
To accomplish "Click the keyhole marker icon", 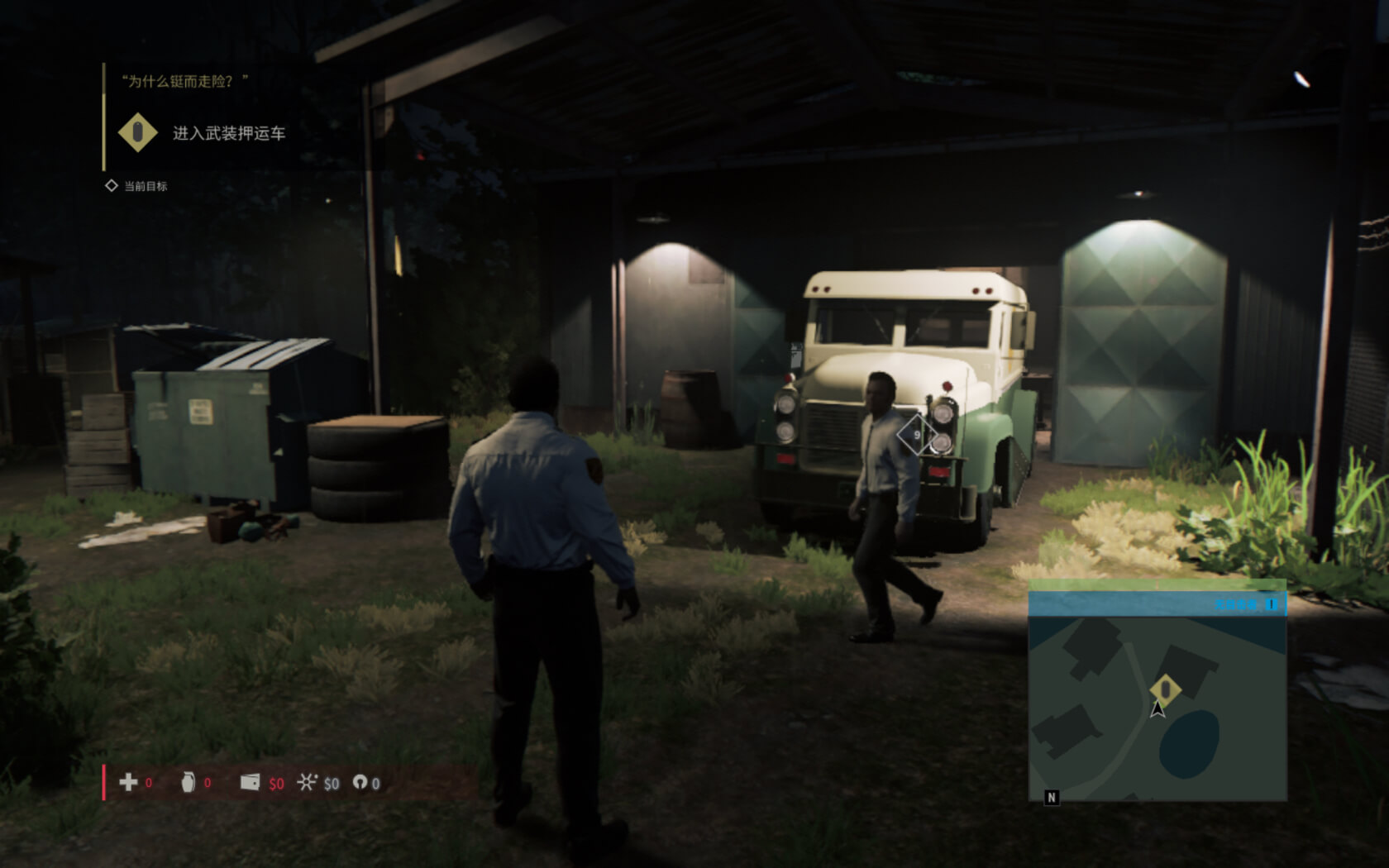I will pos(360,782).
